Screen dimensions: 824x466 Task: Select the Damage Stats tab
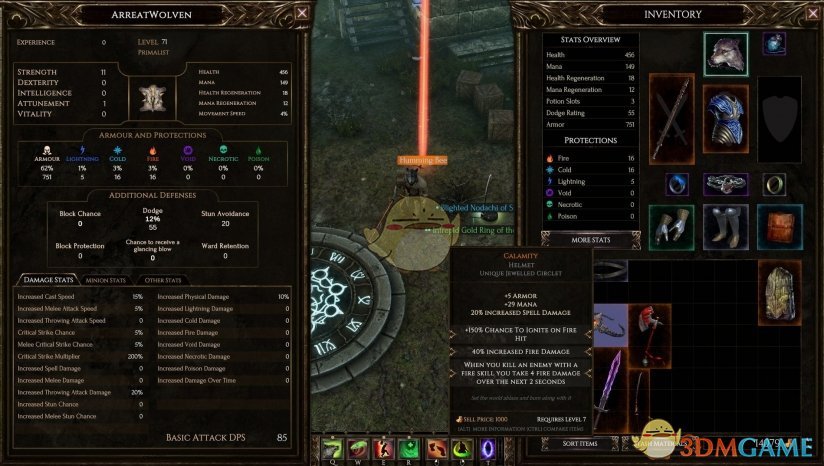(x=47, y=280)
